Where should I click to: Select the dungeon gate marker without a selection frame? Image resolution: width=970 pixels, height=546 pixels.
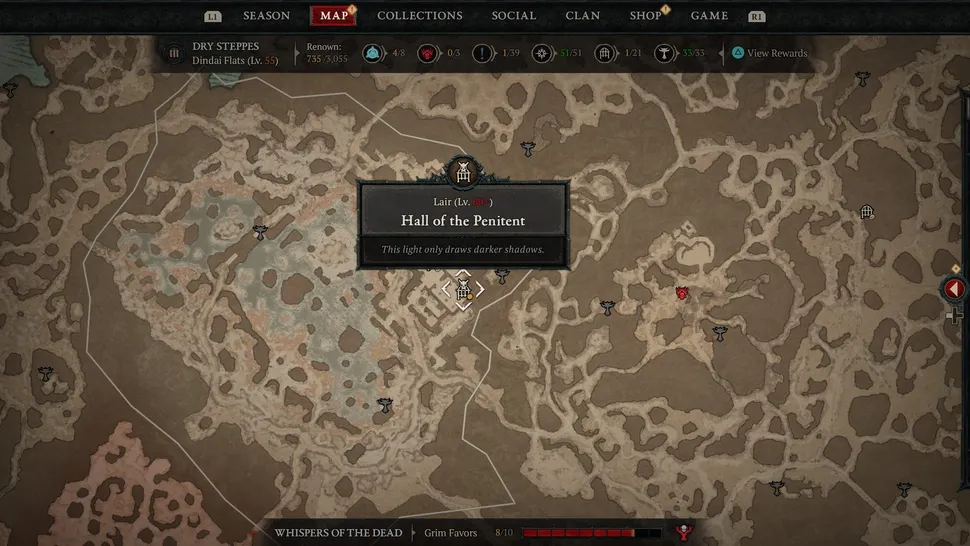(867, 212)
